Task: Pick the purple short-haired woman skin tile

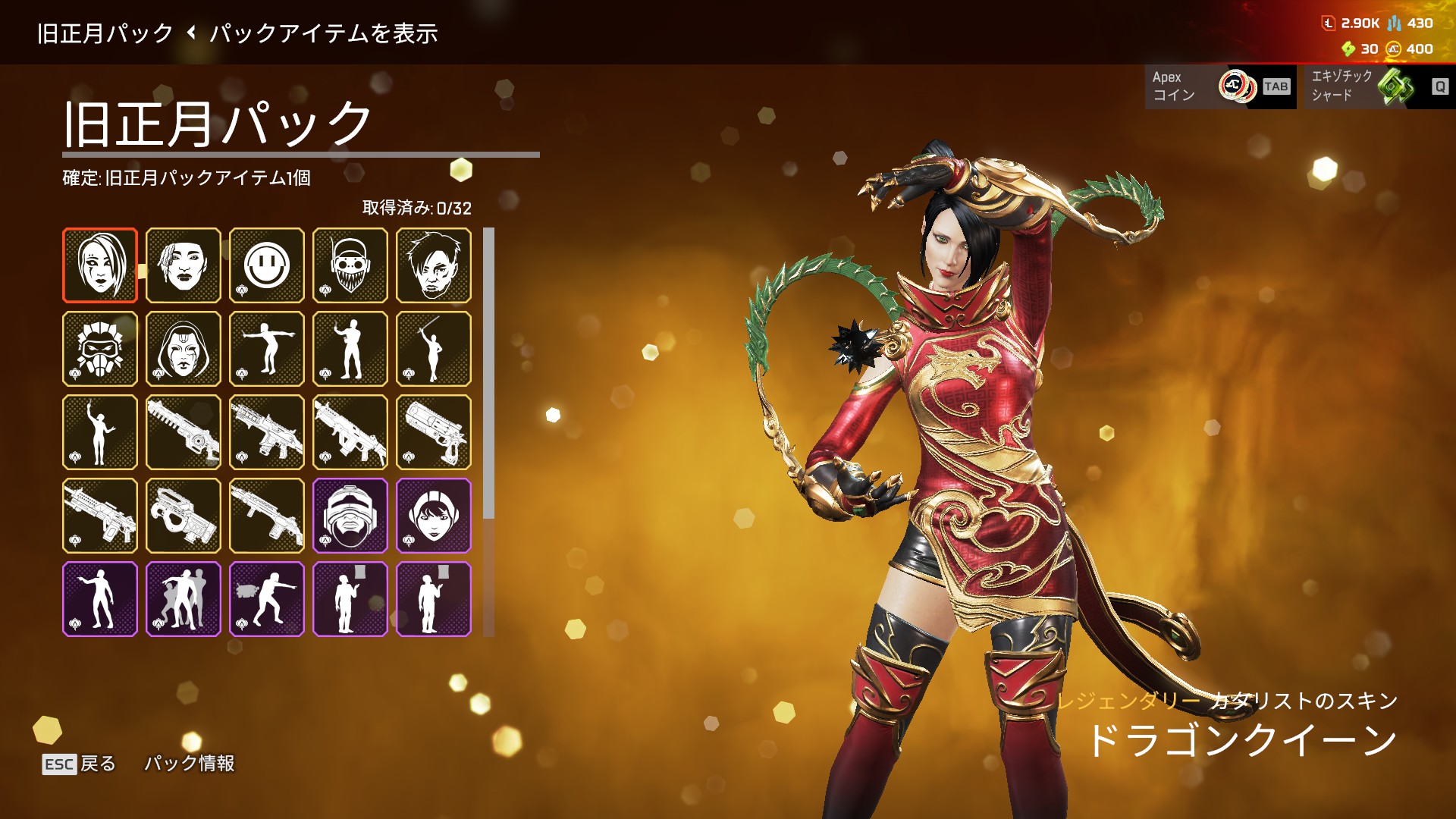Action: [434, 516]
